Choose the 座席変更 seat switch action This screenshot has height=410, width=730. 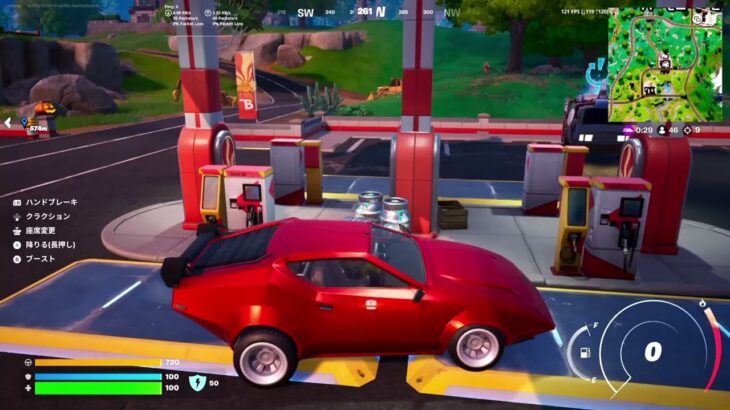pos(40,230)
